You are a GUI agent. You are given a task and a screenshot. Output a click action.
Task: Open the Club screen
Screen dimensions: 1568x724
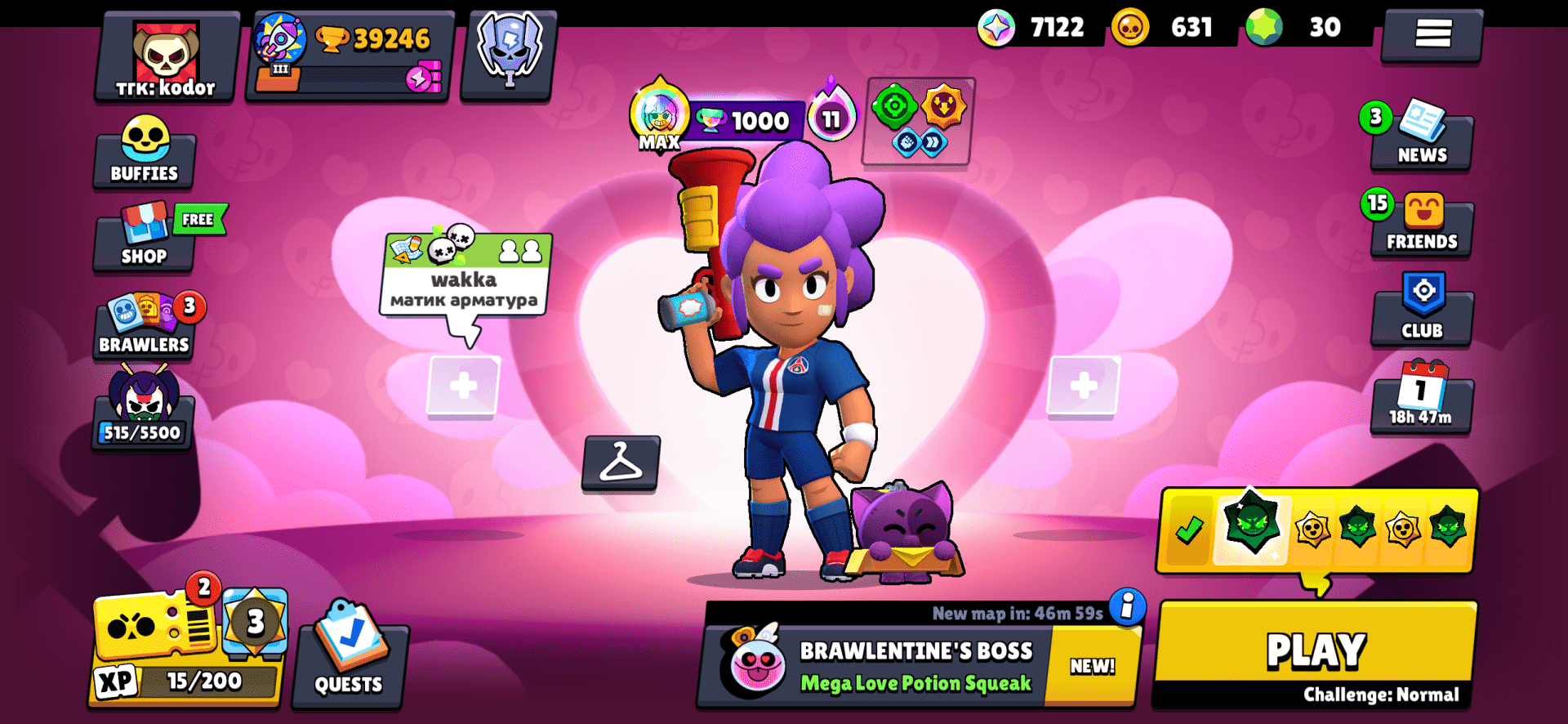1421,313
